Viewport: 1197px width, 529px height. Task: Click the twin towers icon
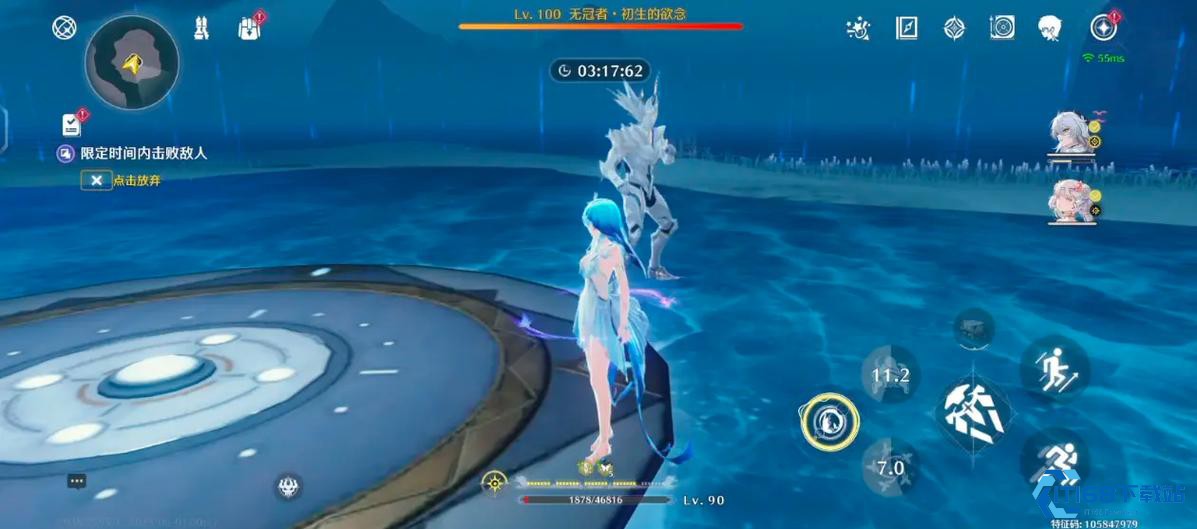201,28
